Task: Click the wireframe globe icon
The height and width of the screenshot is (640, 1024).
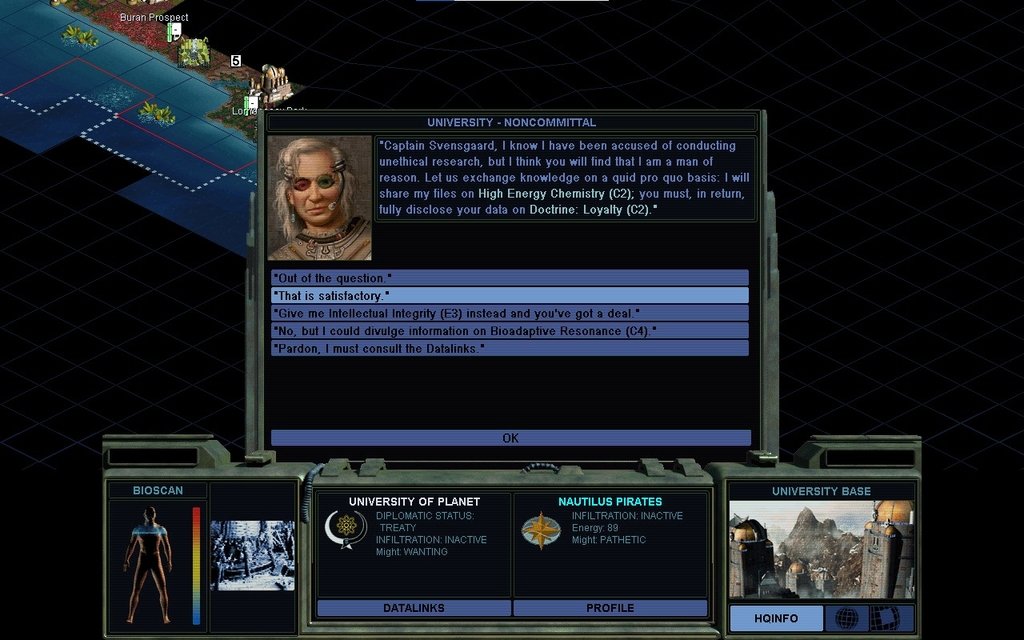Action: coord(846,619)
